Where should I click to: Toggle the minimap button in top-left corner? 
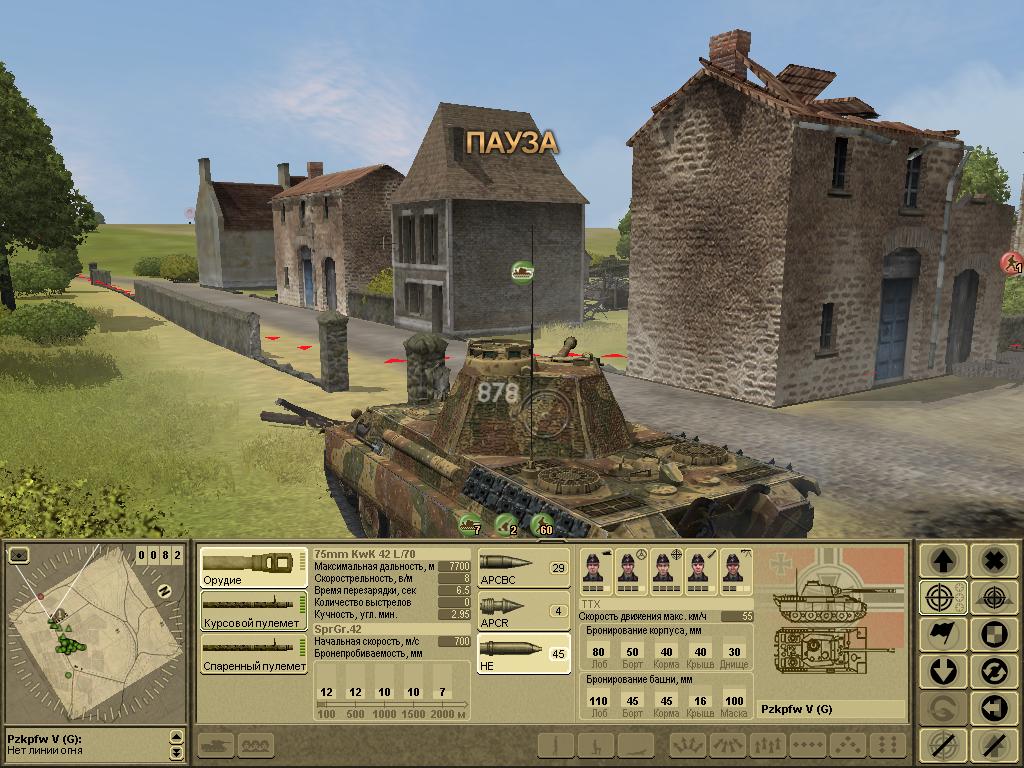coord(20,555)
